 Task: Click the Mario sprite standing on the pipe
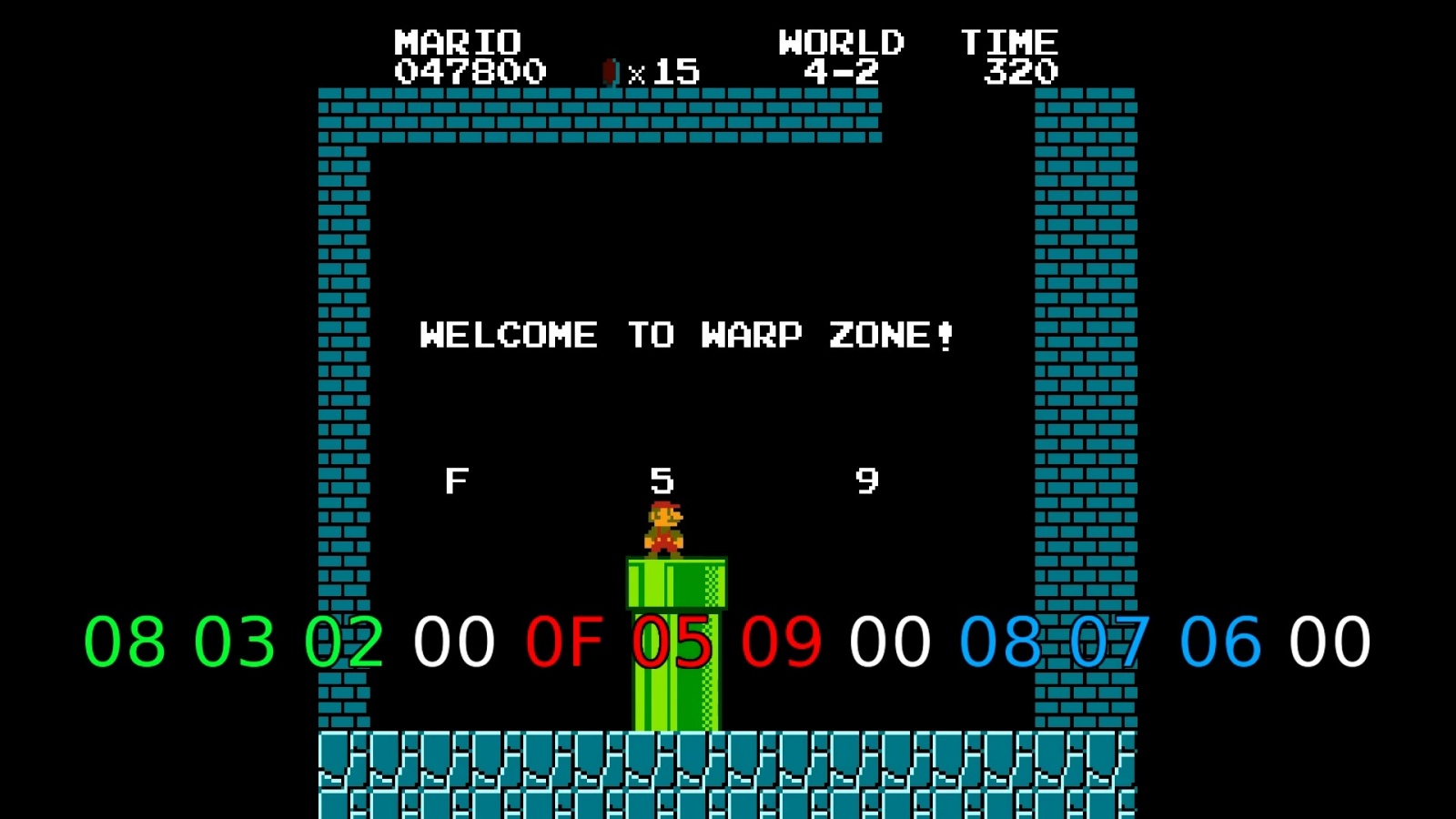(x=665, y=530)
